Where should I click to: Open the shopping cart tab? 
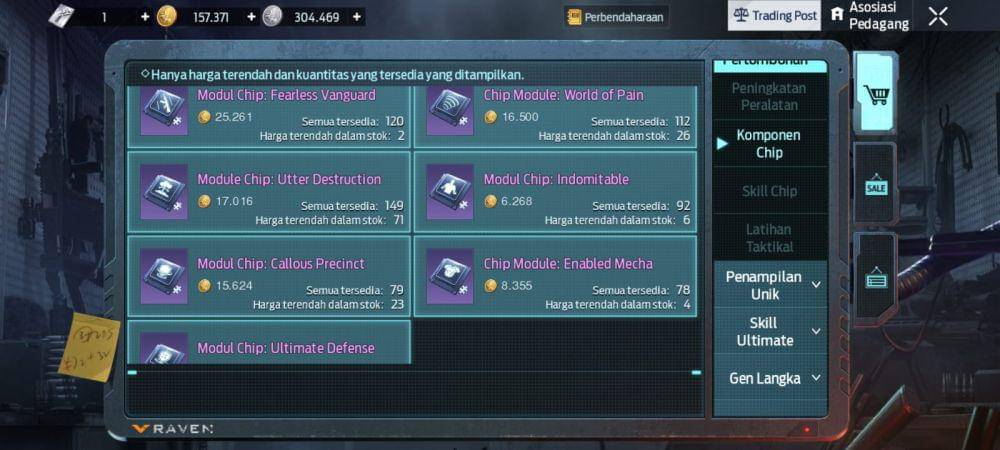876,95
